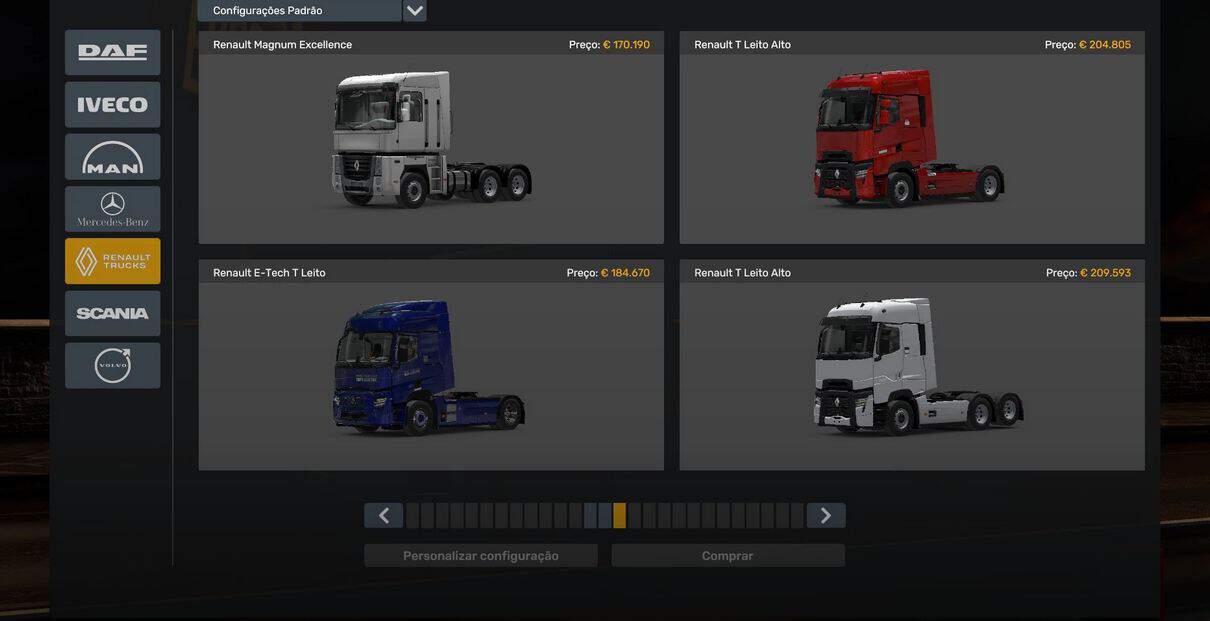Click the Personalizar configuração button

click(x=481, y=556)
